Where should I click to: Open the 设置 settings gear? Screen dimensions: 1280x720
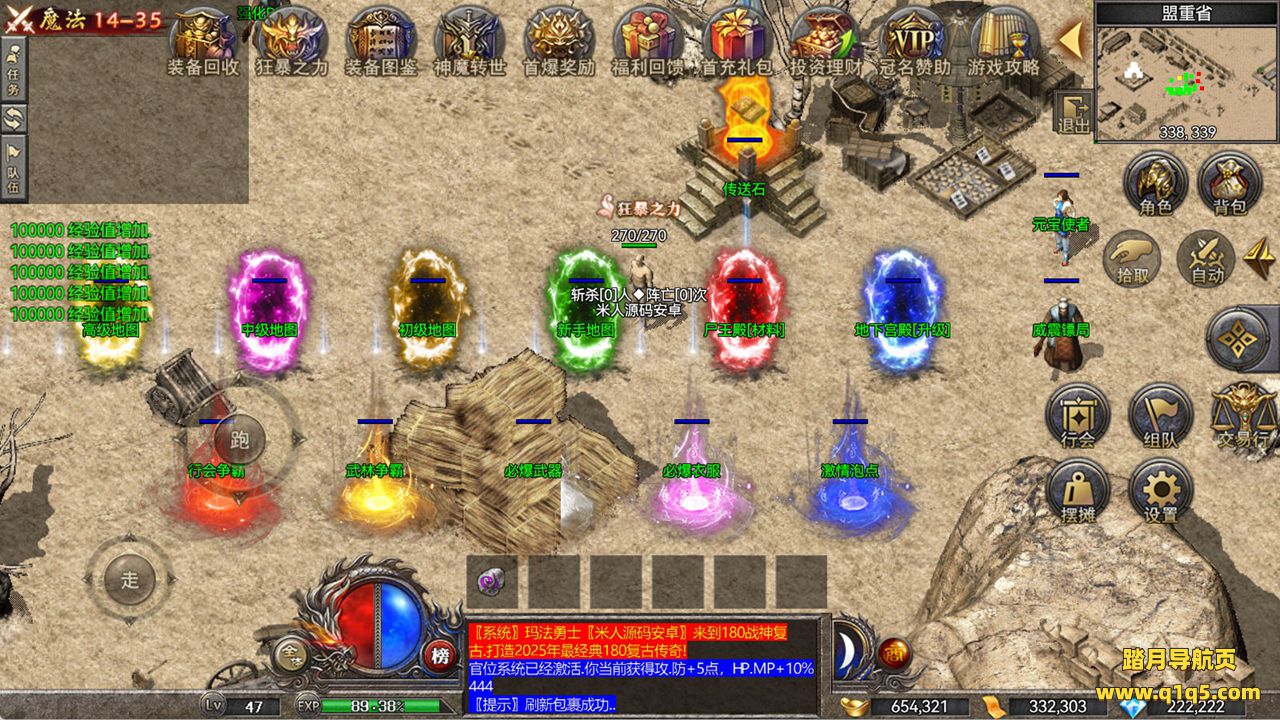coord(1160,492)
